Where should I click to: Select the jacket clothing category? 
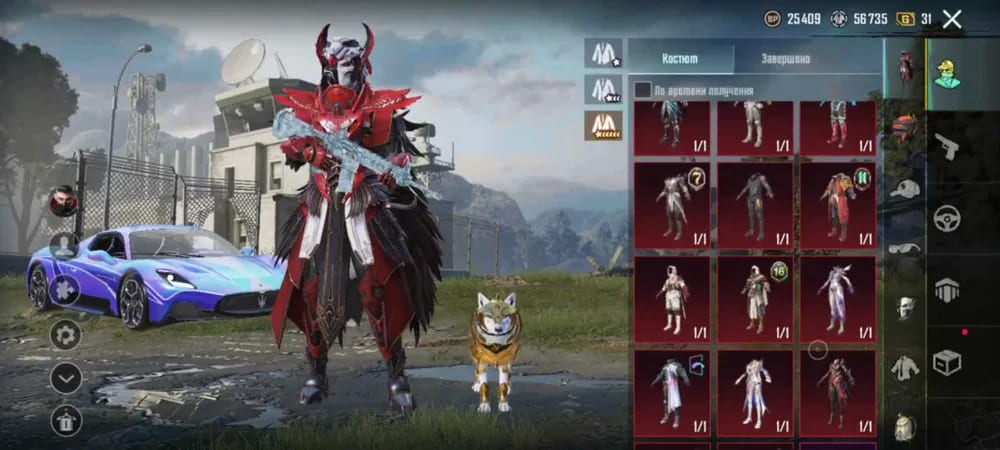[905, 367]
